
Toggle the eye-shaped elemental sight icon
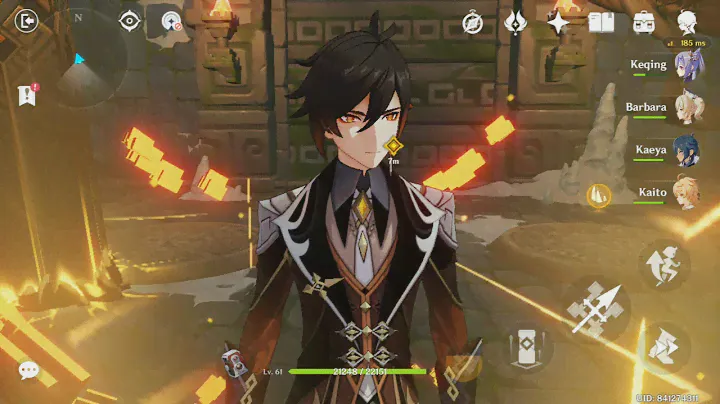[x=130, y=21]
